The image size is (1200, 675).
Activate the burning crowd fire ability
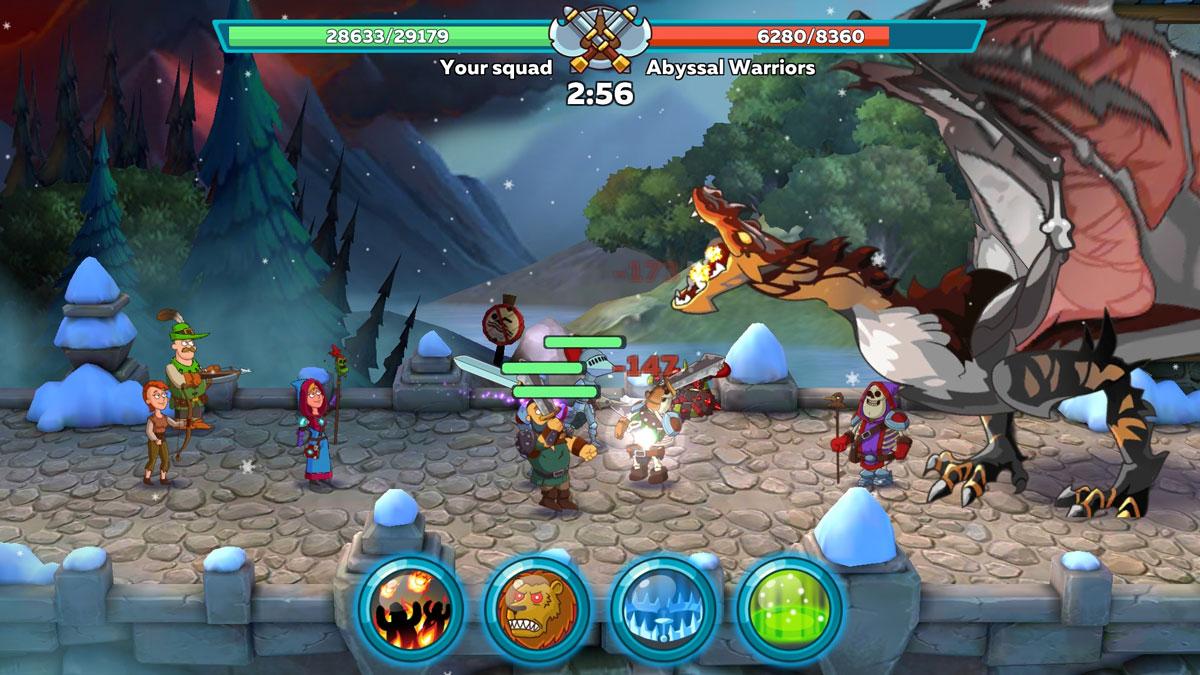tap(410, 607)
